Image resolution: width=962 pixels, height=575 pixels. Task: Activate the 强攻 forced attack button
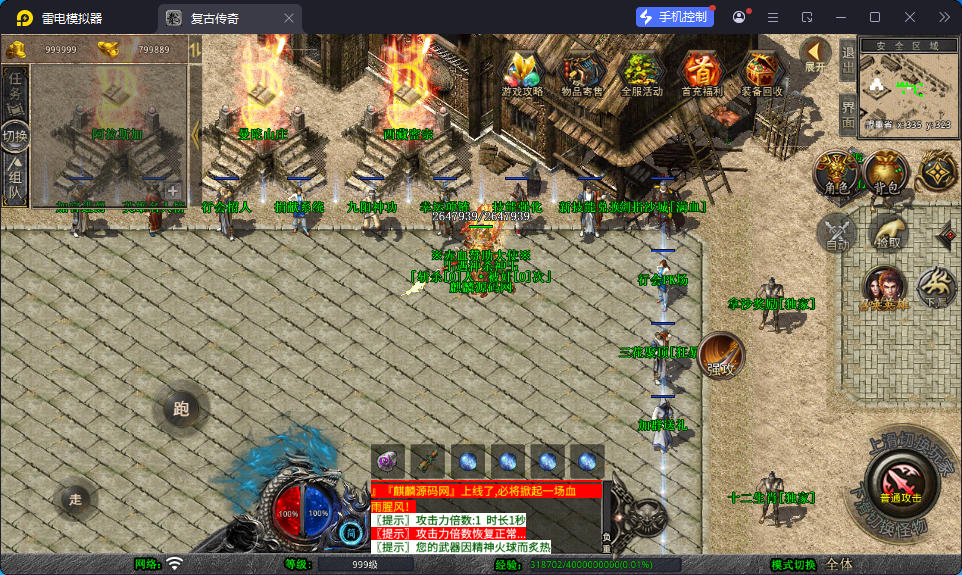(x=721, y=356)
